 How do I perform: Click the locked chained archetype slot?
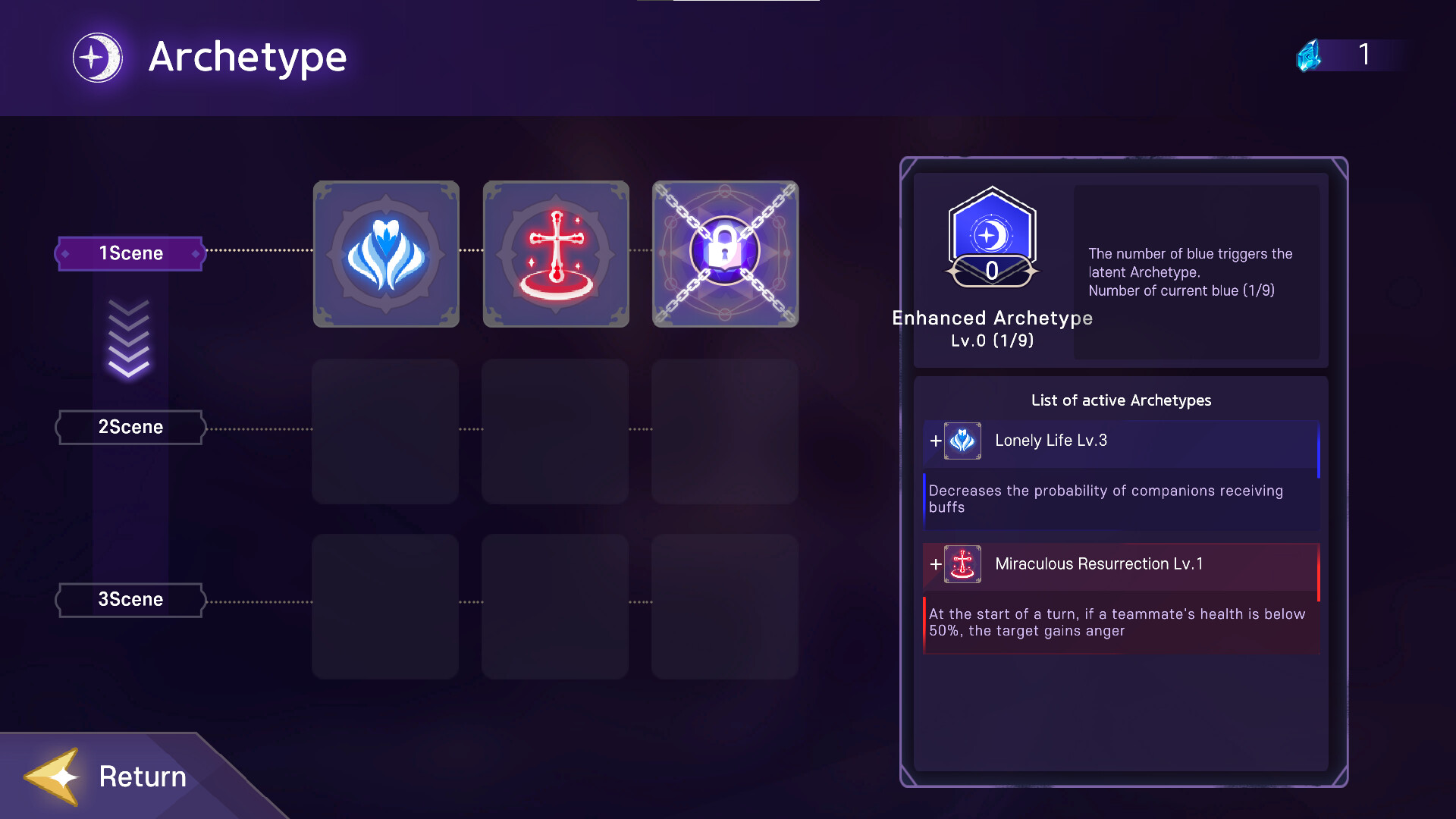[724, 253]
